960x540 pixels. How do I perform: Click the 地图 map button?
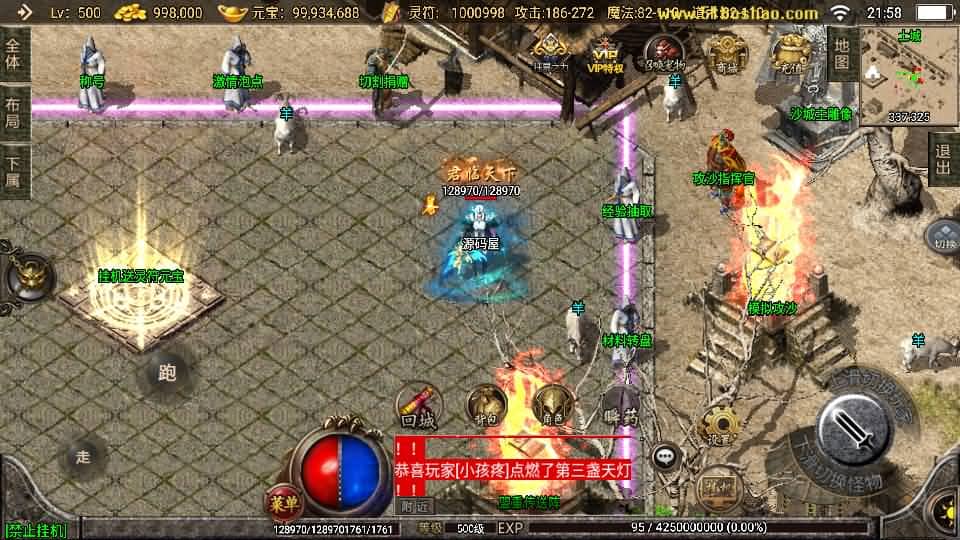pos(842,55)
